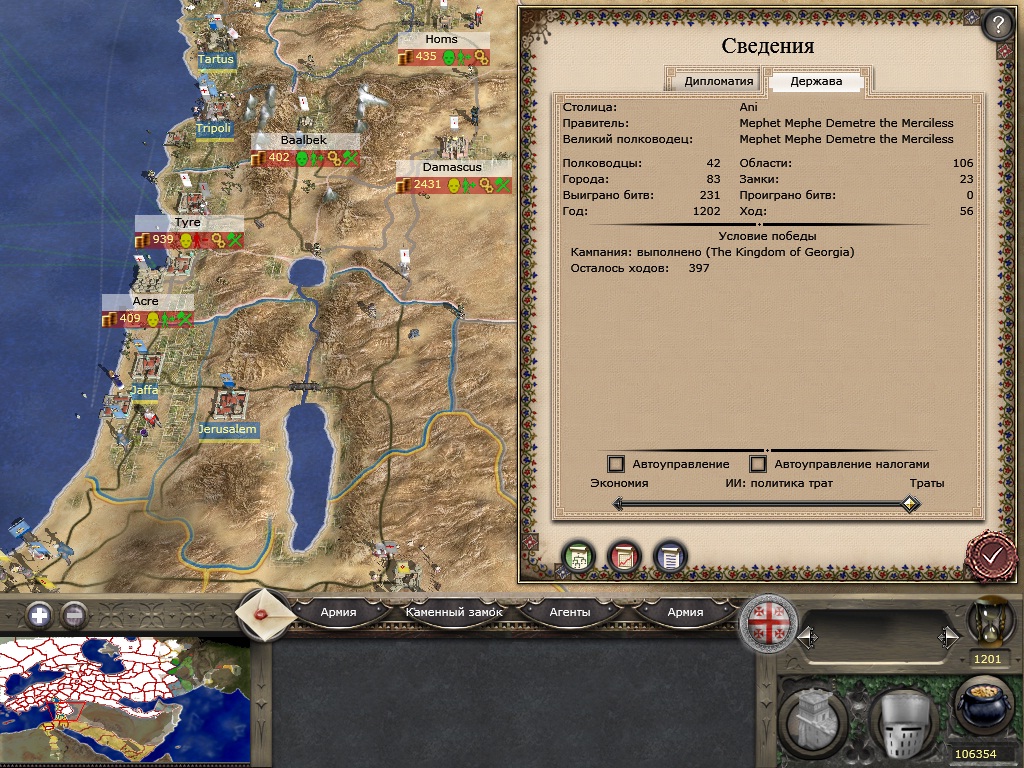Confirm with the red checkmark seal
1024x768 pixels.
[992, 555]
